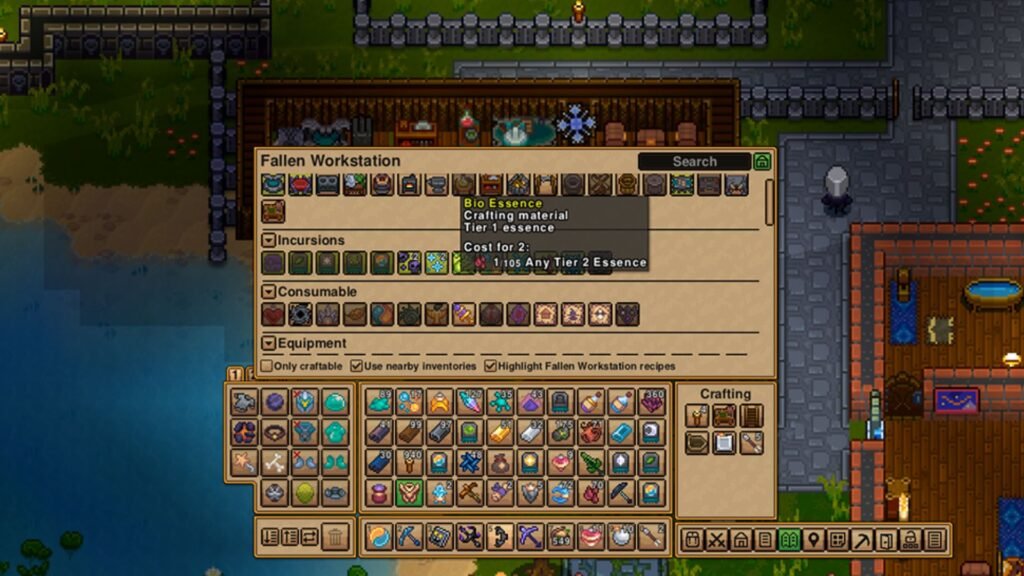The width and height of the screenshot is (1024, 576).
Task: Collapse the Incursions recipe section
Action: click(269, 241)
